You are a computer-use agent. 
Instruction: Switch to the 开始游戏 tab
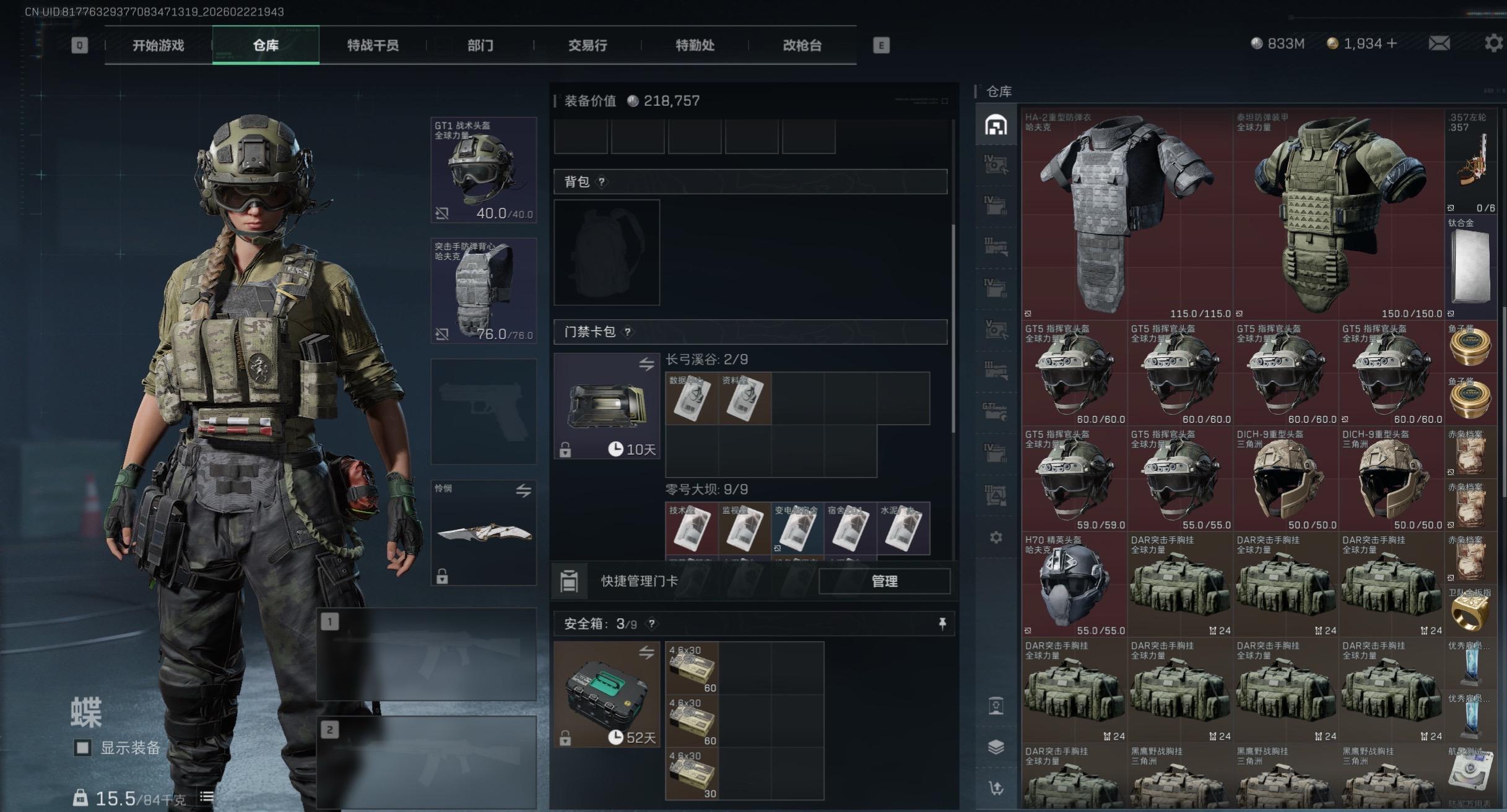[158, 45]
